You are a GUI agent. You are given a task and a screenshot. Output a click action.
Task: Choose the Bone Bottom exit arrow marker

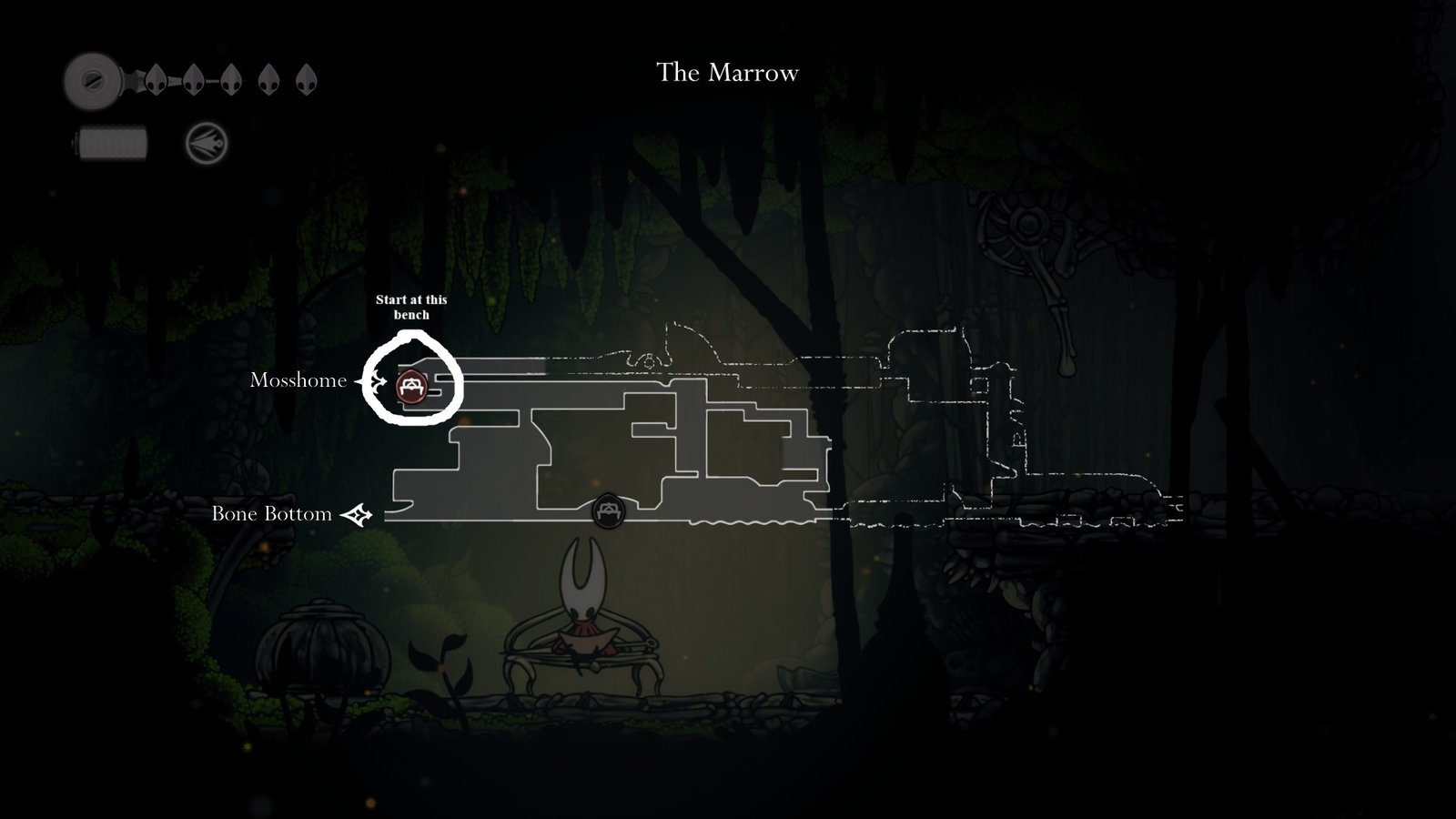coord(356,515)
